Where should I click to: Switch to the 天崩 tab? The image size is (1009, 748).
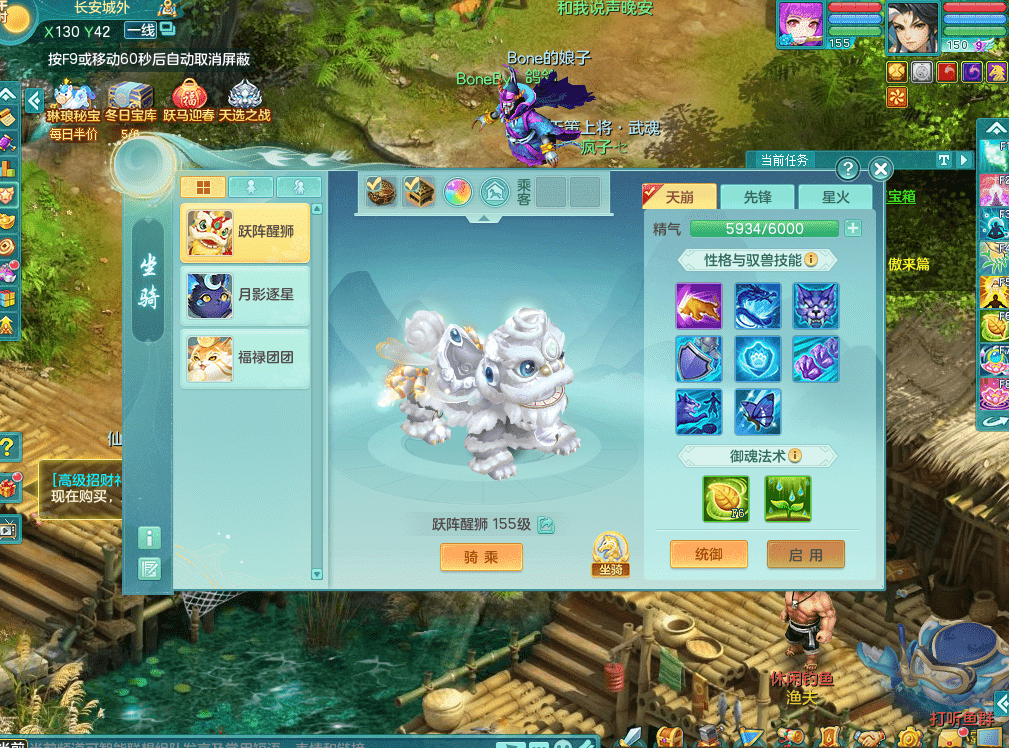[680, 197]
